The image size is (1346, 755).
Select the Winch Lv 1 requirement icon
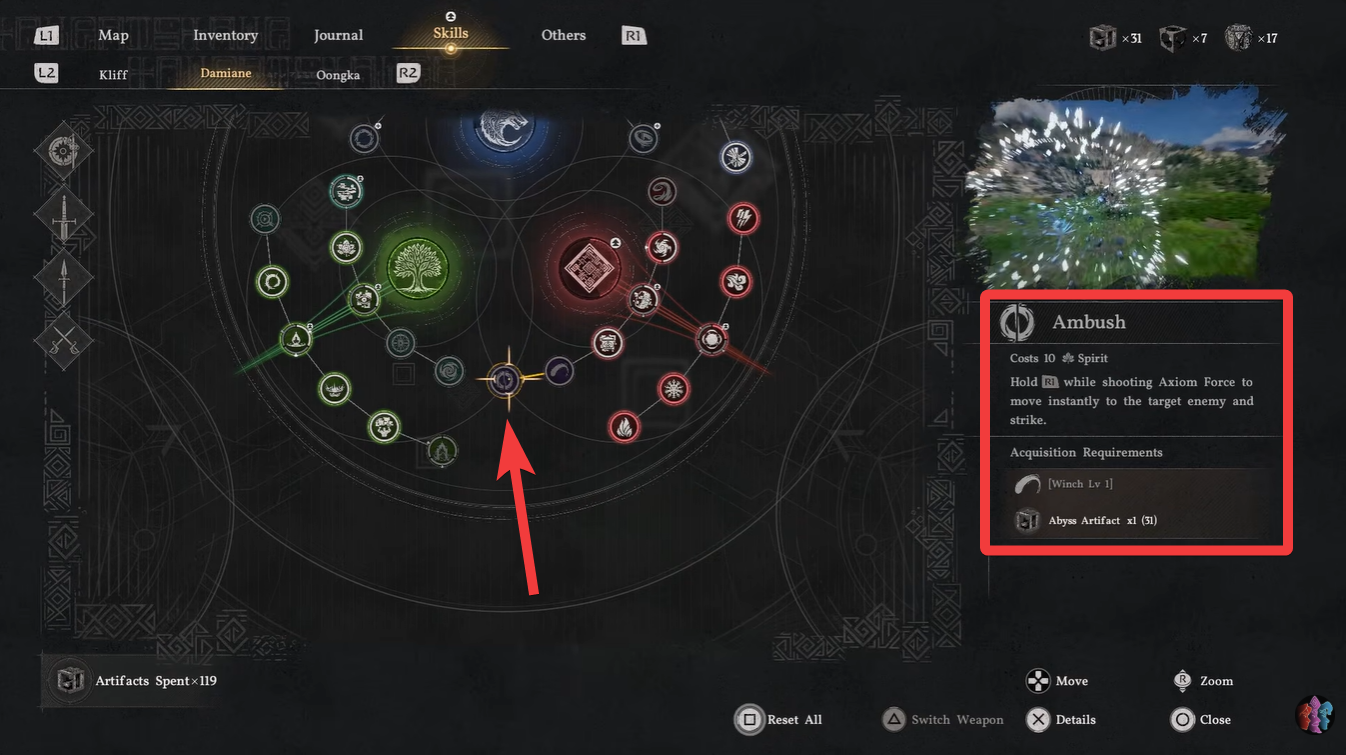tap(1026, 483)
